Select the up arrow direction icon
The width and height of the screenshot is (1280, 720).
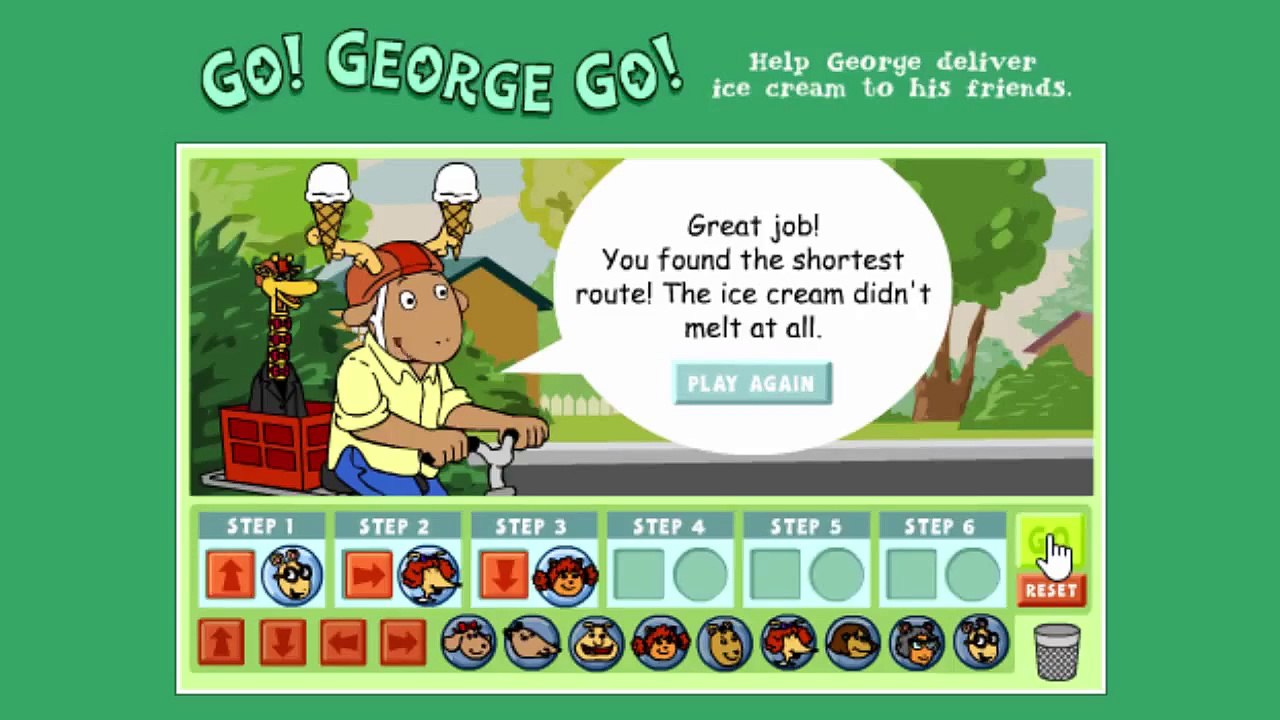(x=222, y=643)
